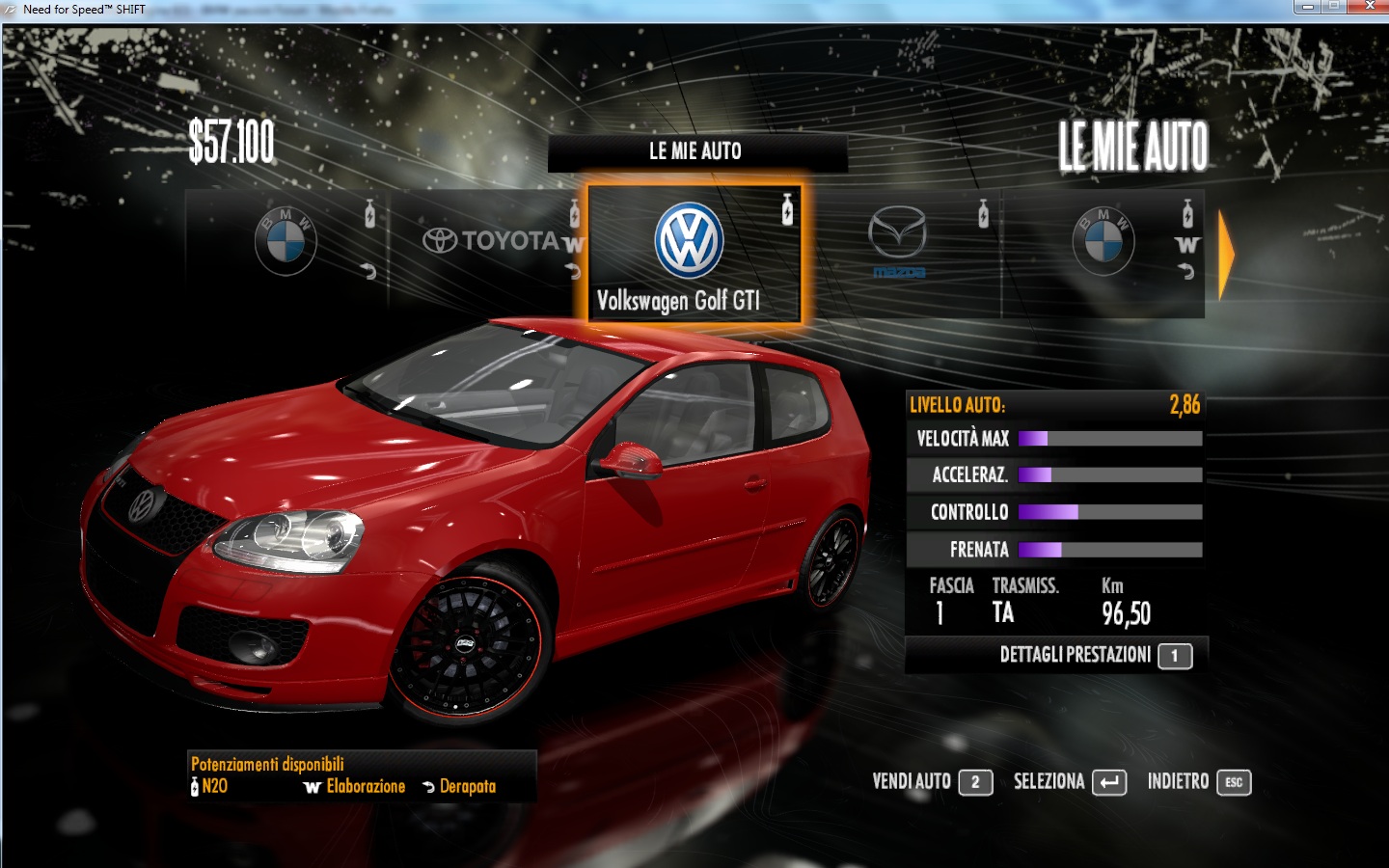Image resolution: width=1389 pixels, height=868 pixels.
Task: Minimize the Need for Speed SHIFT window
Action: click(x=1307, y=7)
